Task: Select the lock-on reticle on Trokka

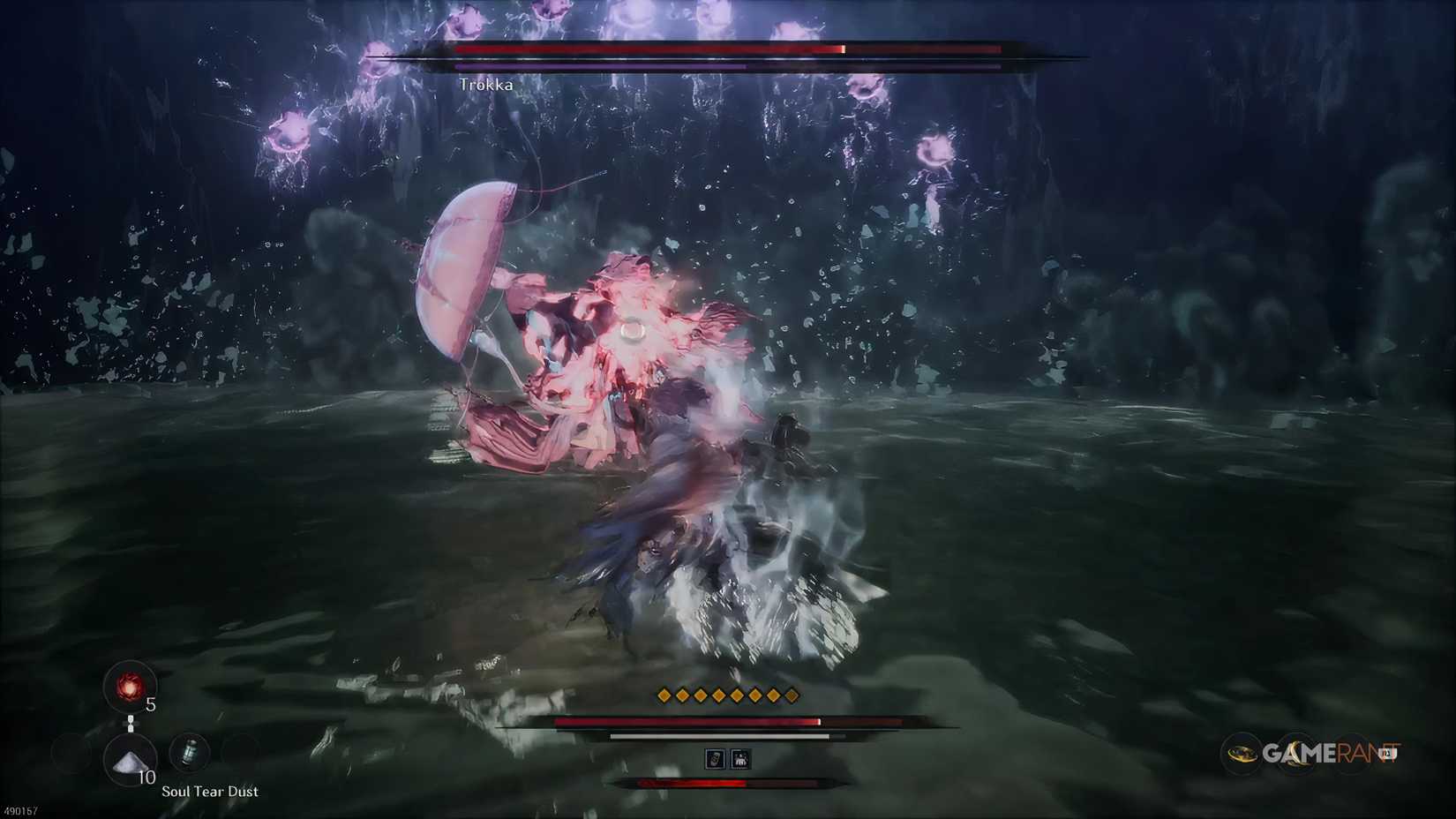Action: coord(634,329)
